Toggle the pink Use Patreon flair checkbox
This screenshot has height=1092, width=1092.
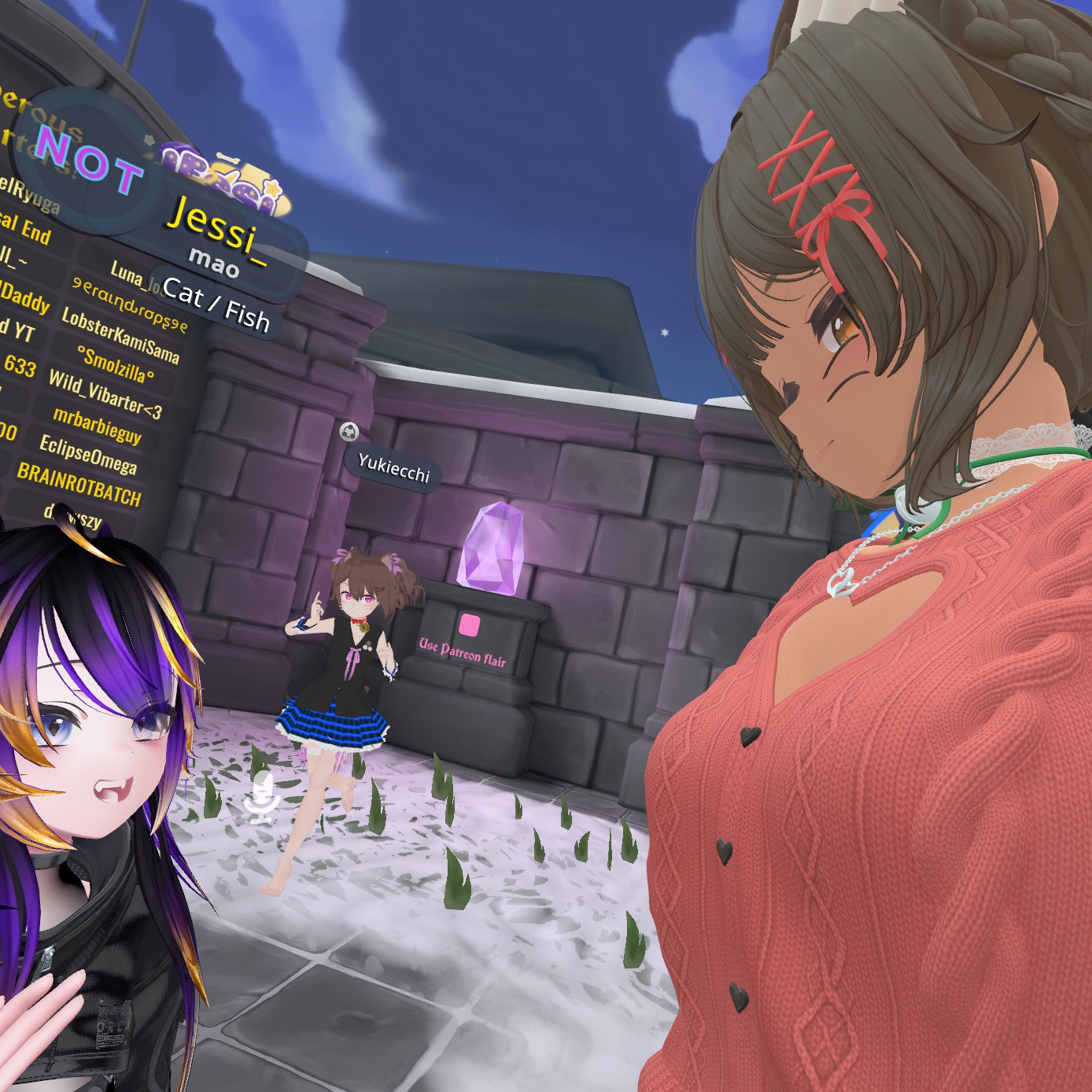click(x=470, y=625)
